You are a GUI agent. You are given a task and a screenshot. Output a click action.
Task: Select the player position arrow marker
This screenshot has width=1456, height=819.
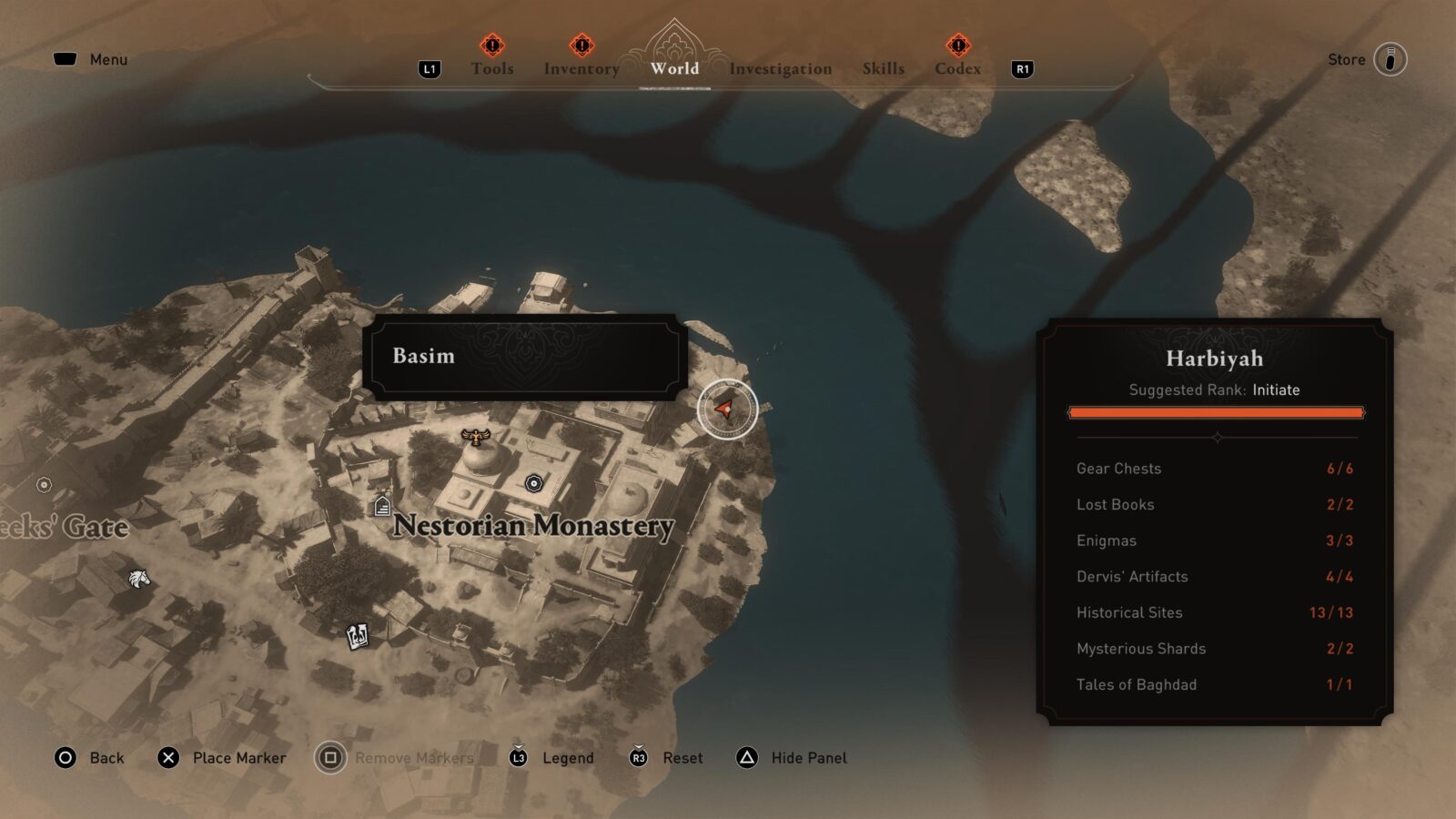(x=727, y=409)
